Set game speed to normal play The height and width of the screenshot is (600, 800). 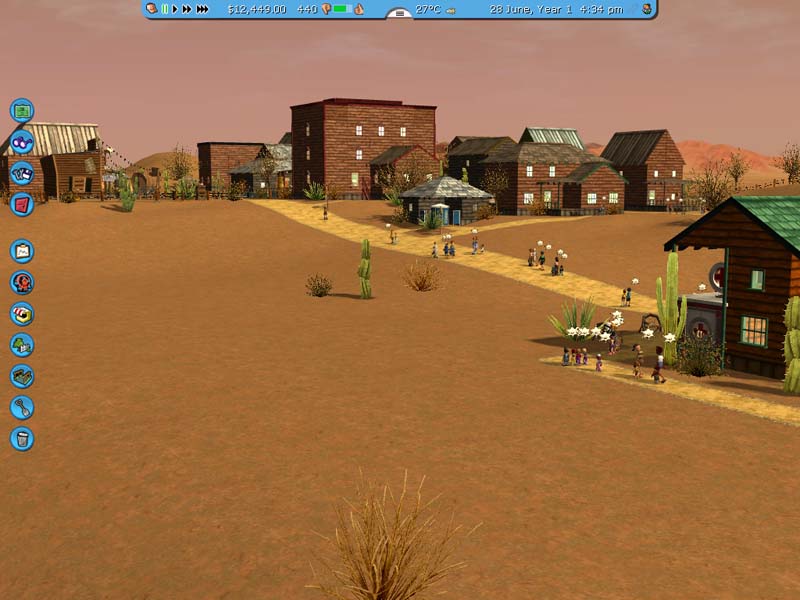point(176,9)
